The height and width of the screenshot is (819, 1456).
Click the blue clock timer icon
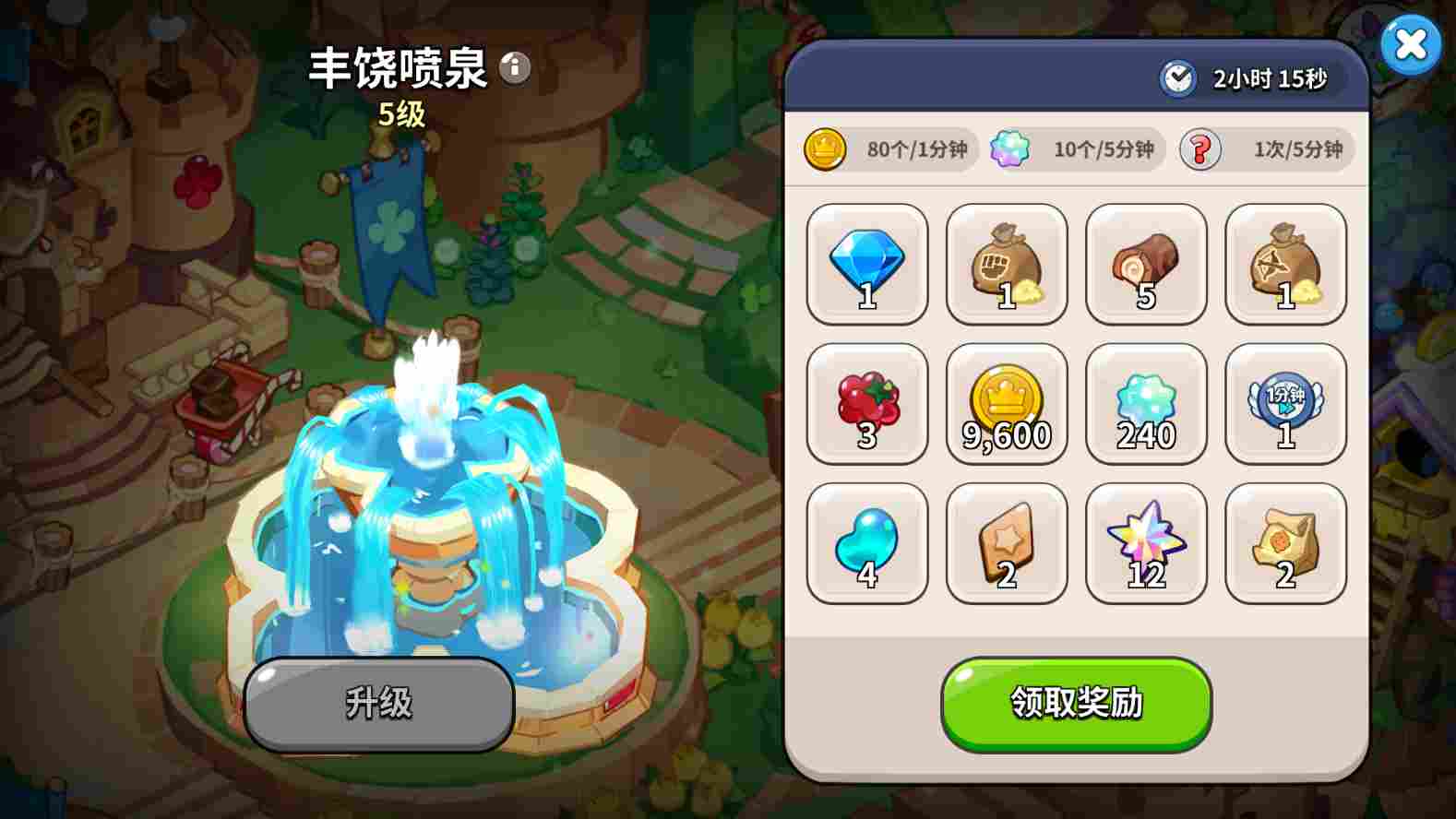pyautogui.click(x=1176, y=79)
